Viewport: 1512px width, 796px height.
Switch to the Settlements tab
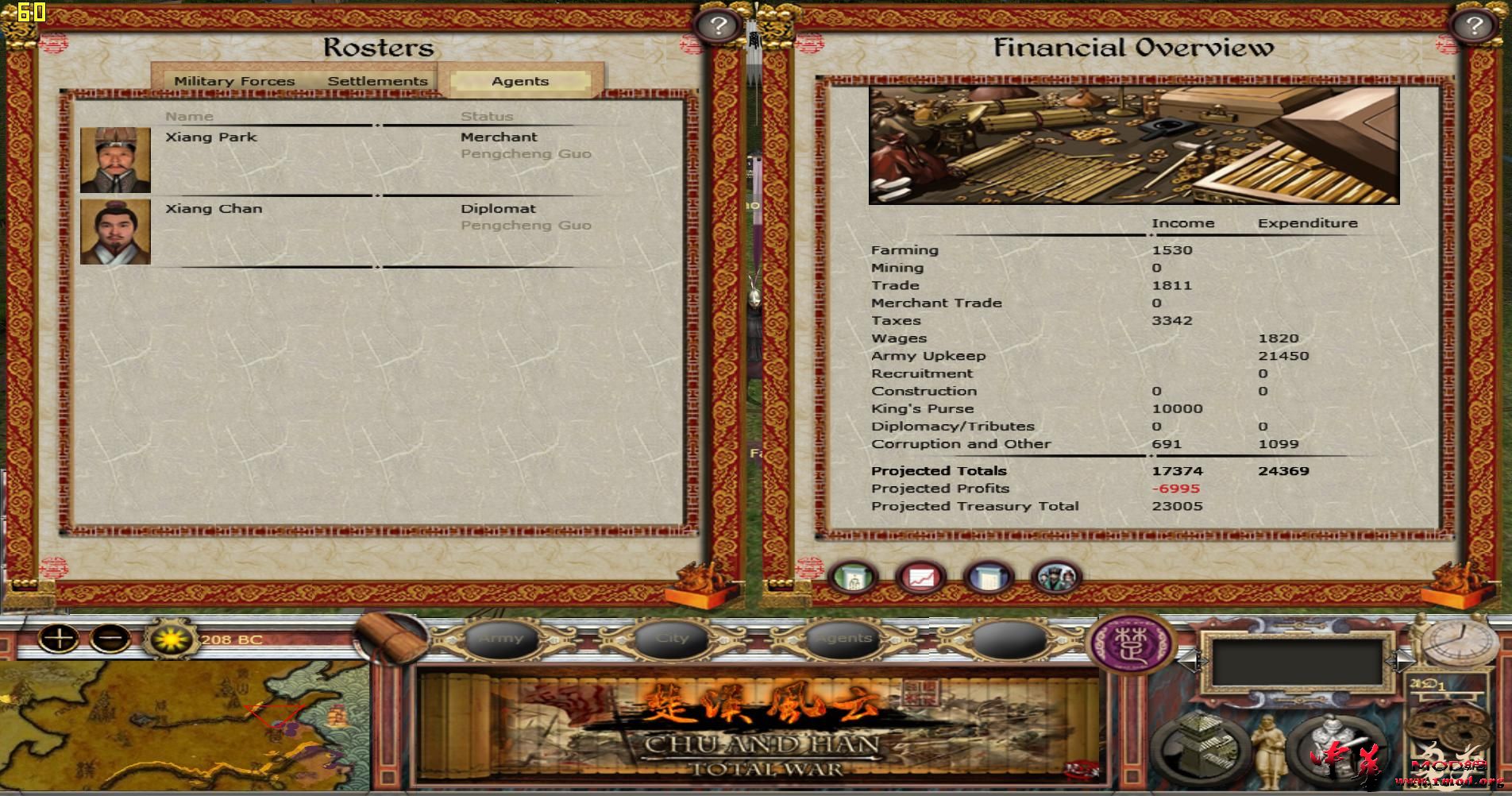377,80
